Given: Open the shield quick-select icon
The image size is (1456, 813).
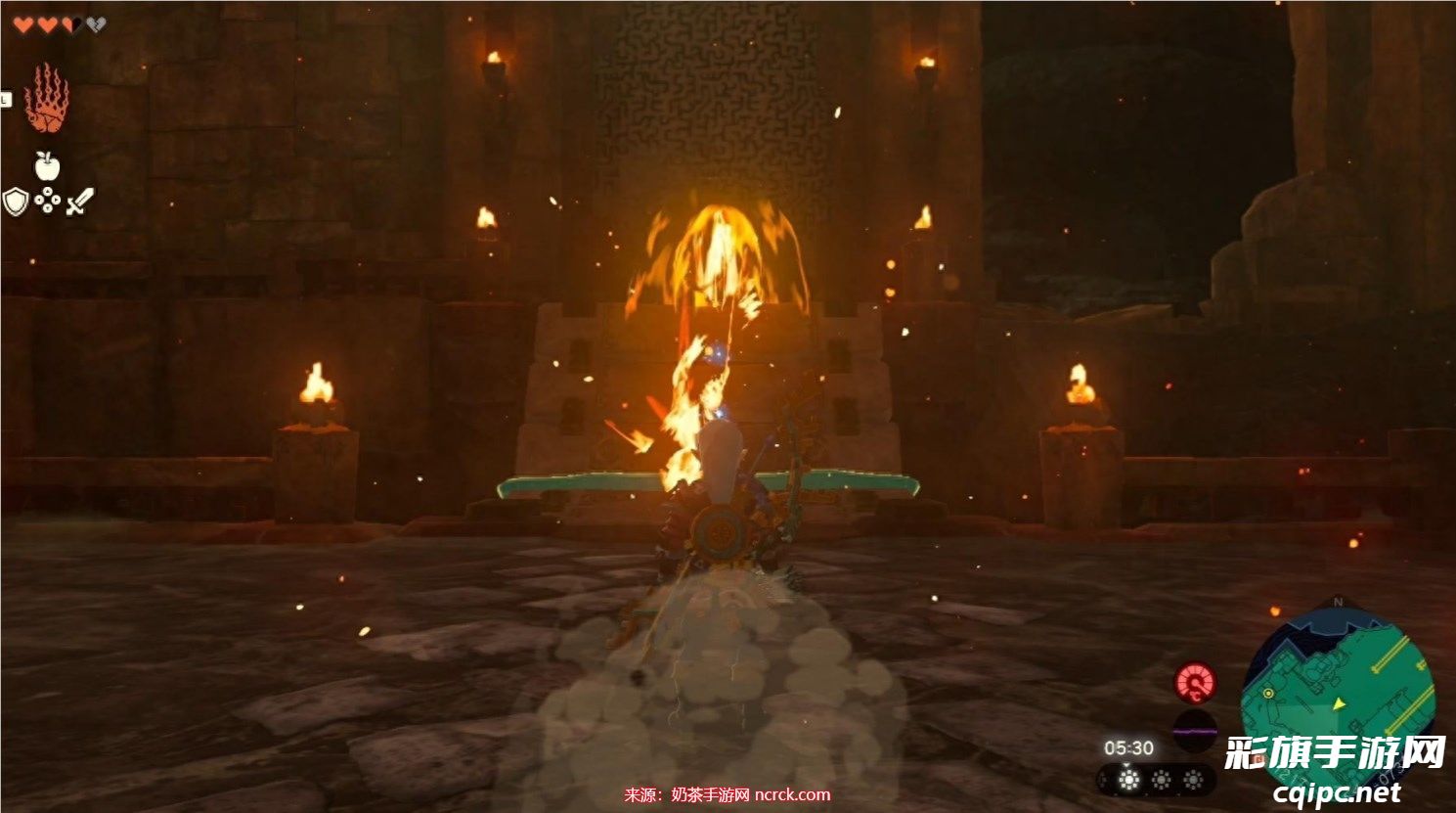Looking at the screenshot, I should [15, 202].
